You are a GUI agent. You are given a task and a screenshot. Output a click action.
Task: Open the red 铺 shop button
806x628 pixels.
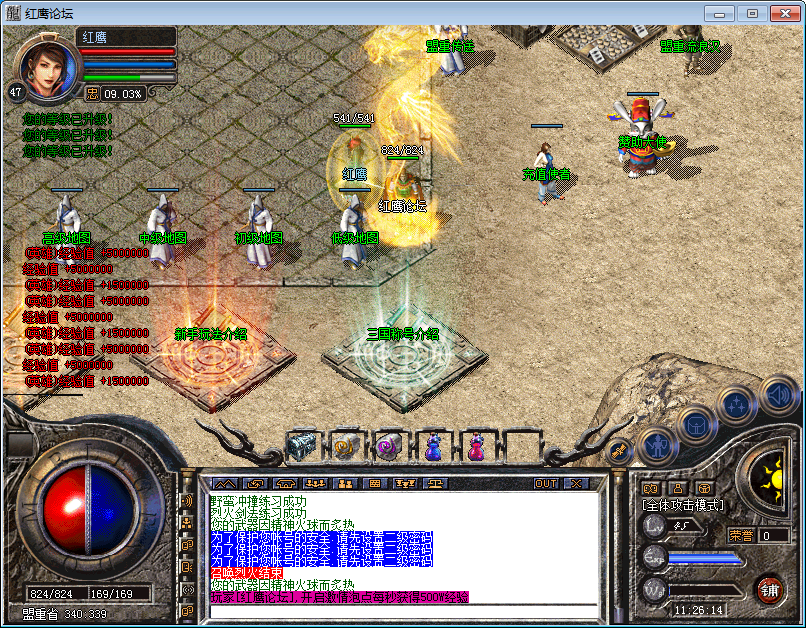pos(768,588)
